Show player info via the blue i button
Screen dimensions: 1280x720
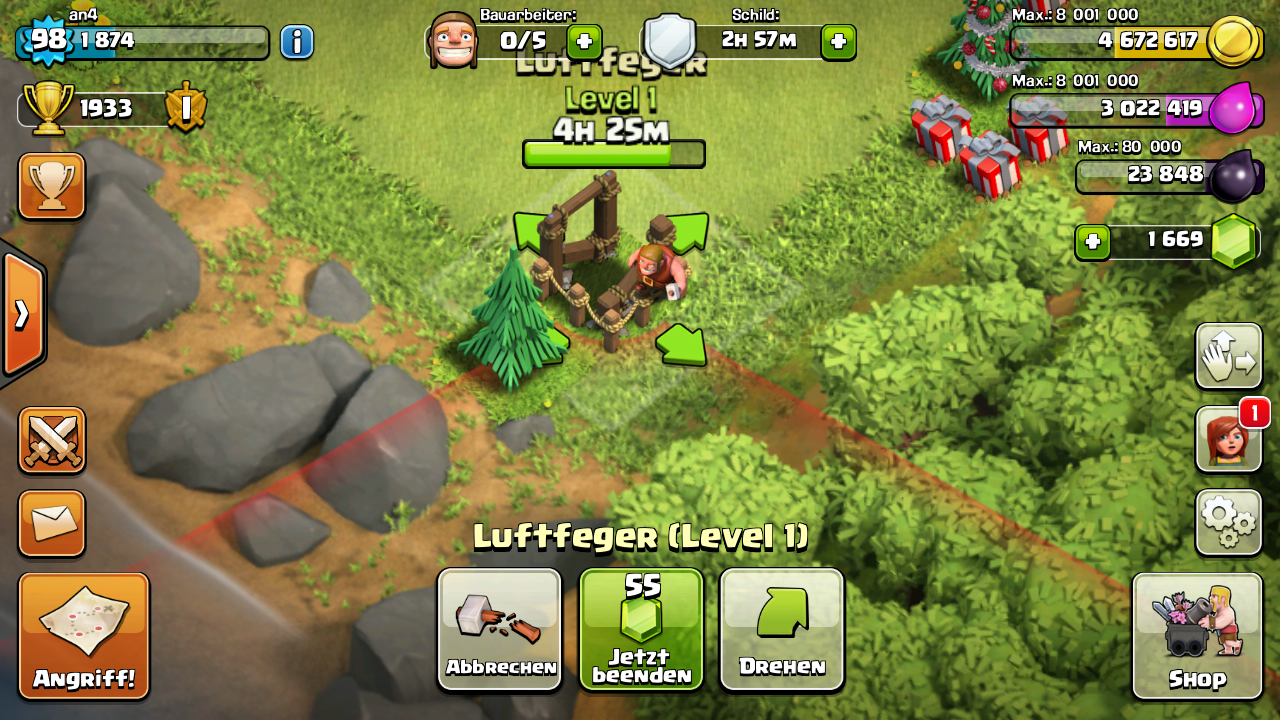tap(297, 42)
